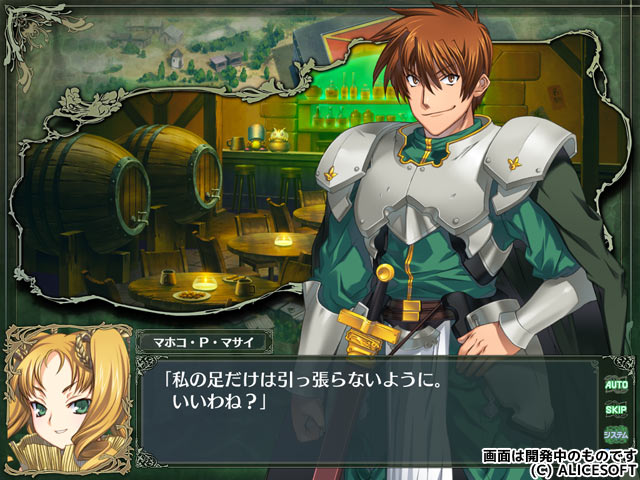Activate the SKIP button
This screenshot has height=480, width=640.
[615, 408]
